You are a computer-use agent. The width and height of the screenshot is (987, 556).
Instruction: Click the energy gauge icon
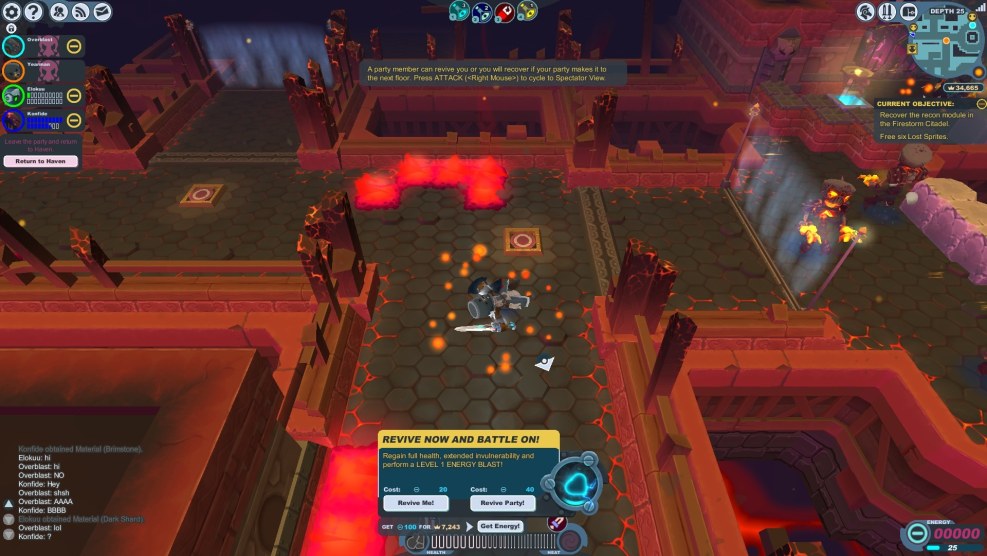[914, 535]
